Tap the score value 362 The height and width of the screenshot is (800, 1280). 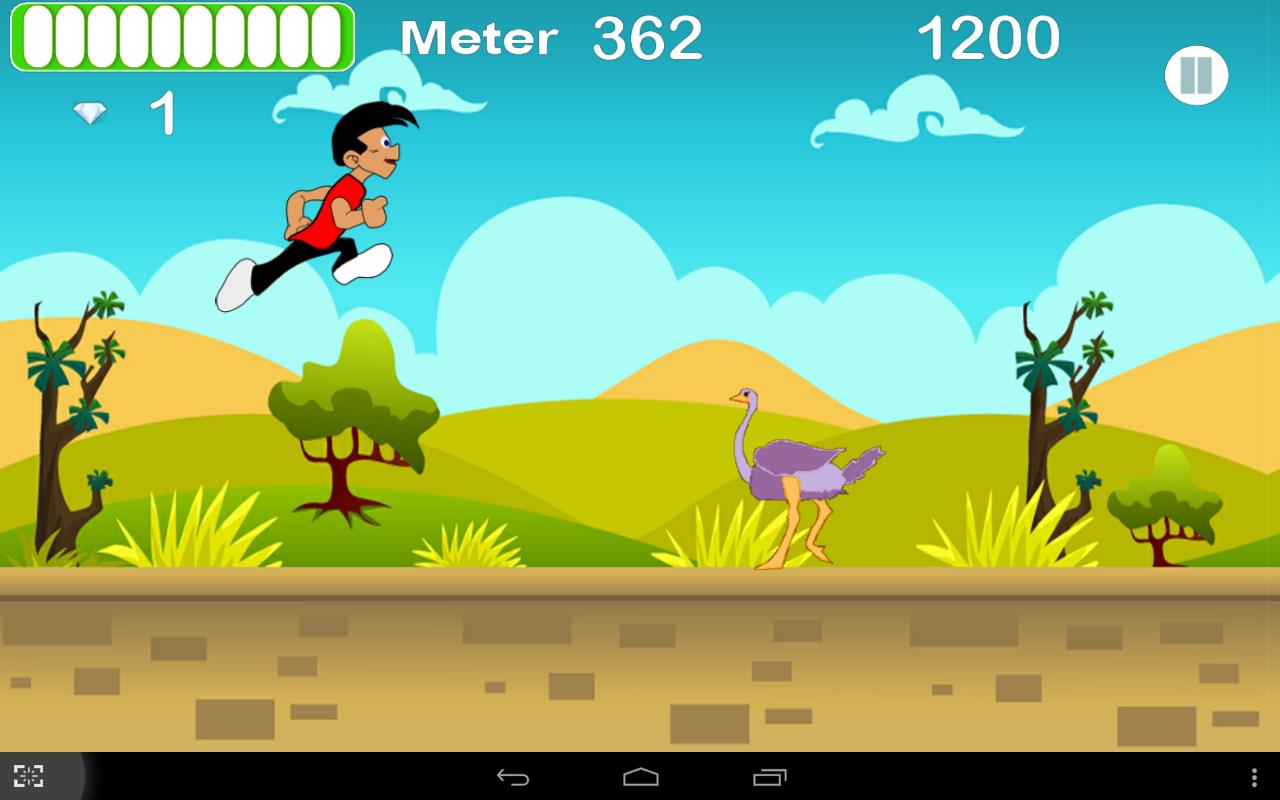pyautogui.click(x=645, y=38)
